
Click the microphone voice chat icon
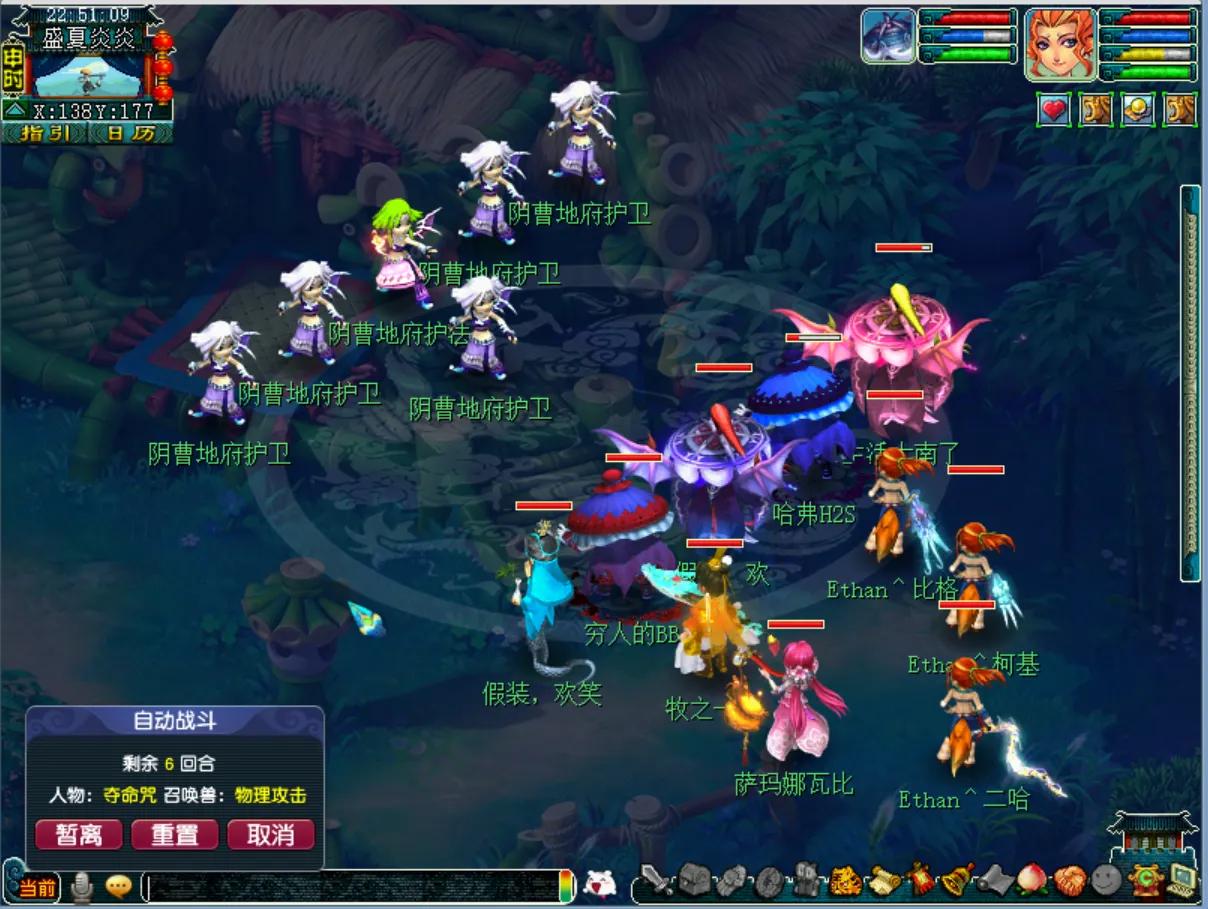pyautogui.click(x=81, y=886)
